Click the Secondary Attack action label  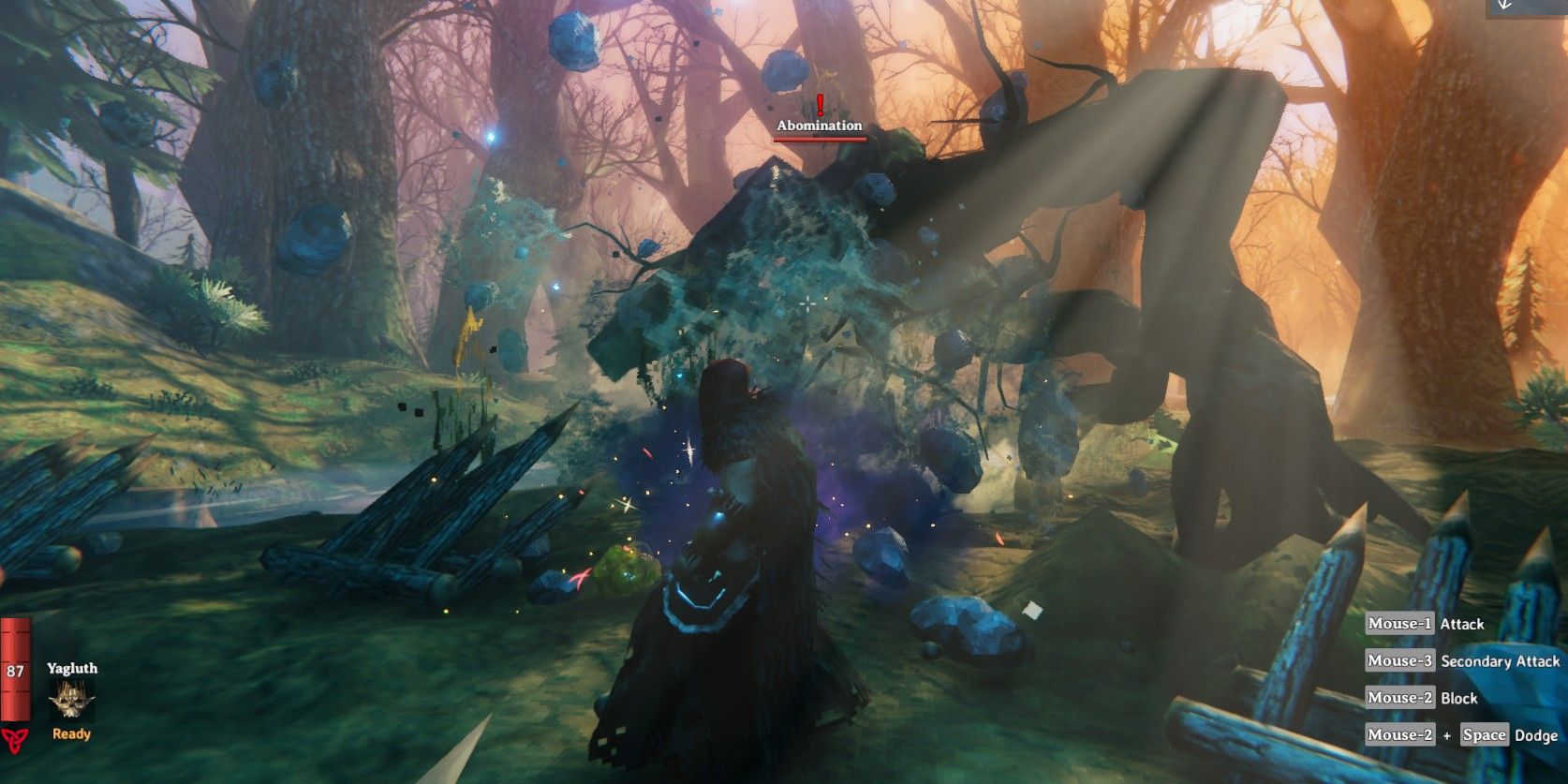(x=1500, y=661)
